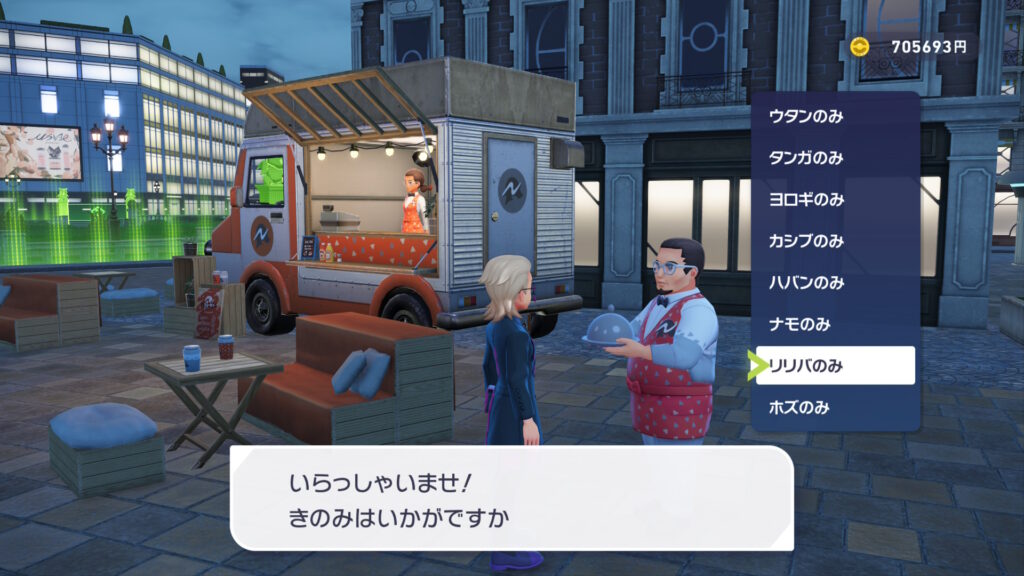The image size is (1024, 576).
Task: Advance the いらっしゃいませ dialogue box
Action: (x=511, y=498)
